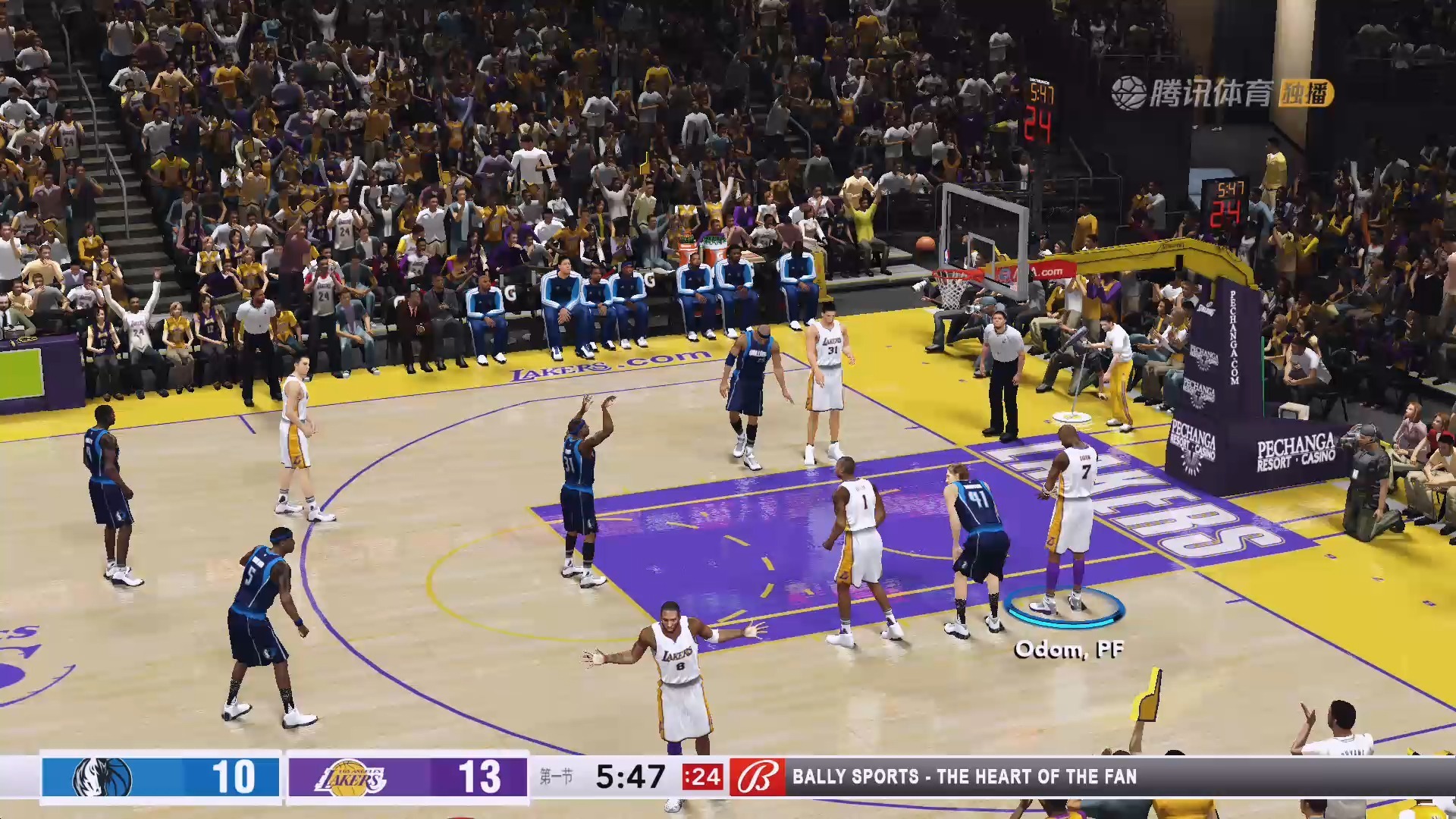Click the Bally Sports logo in the ticker
The height and width of the screenshot is (819, 1456).
[757, 777]
